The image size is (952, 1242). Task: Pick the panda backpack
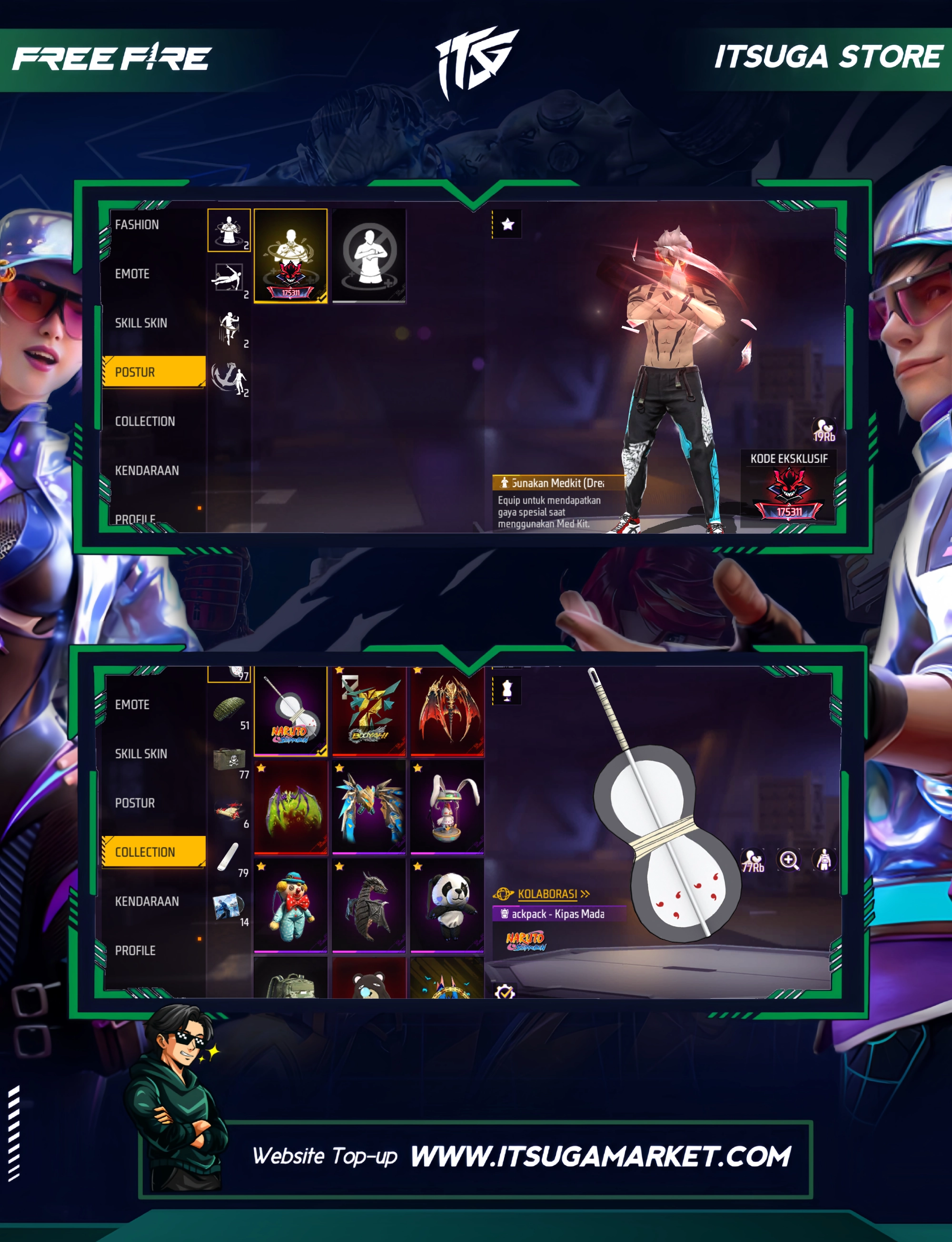coord(447,905)
